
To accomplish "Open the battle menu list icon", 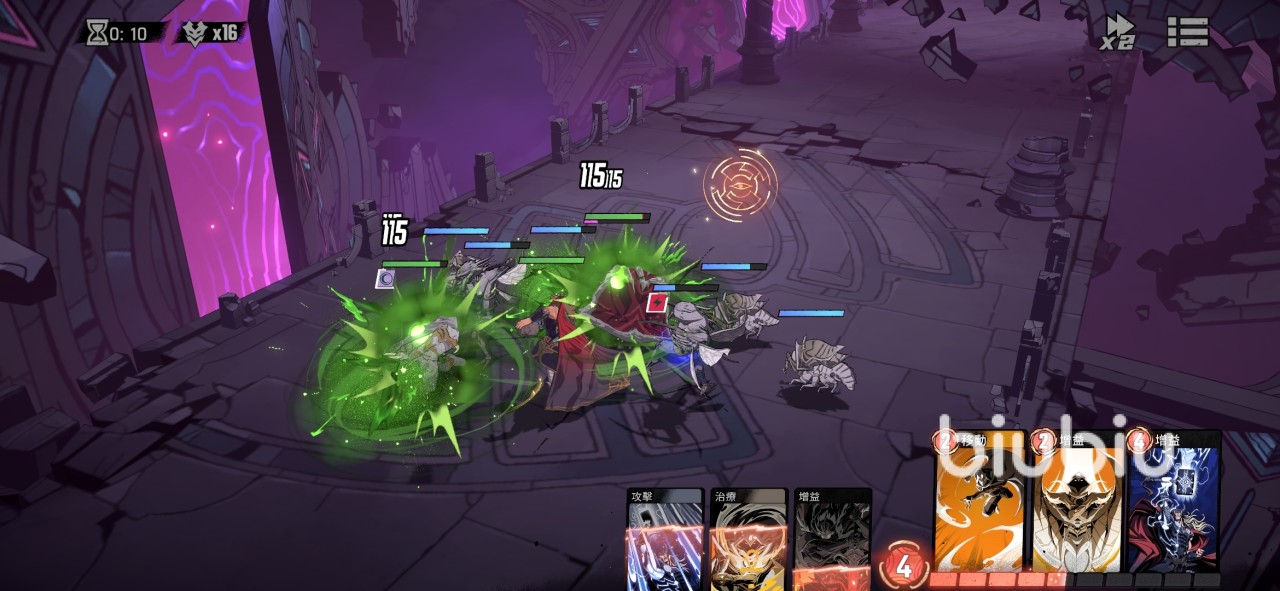I will click(x=1188, y=31).
